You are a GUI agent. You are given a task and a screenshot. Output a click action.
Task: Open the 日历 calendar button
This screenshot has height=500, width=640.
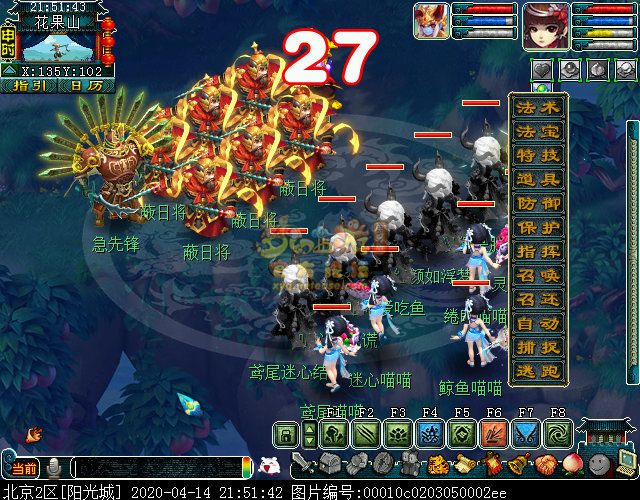pyautogui.click(x=86, y=86)
